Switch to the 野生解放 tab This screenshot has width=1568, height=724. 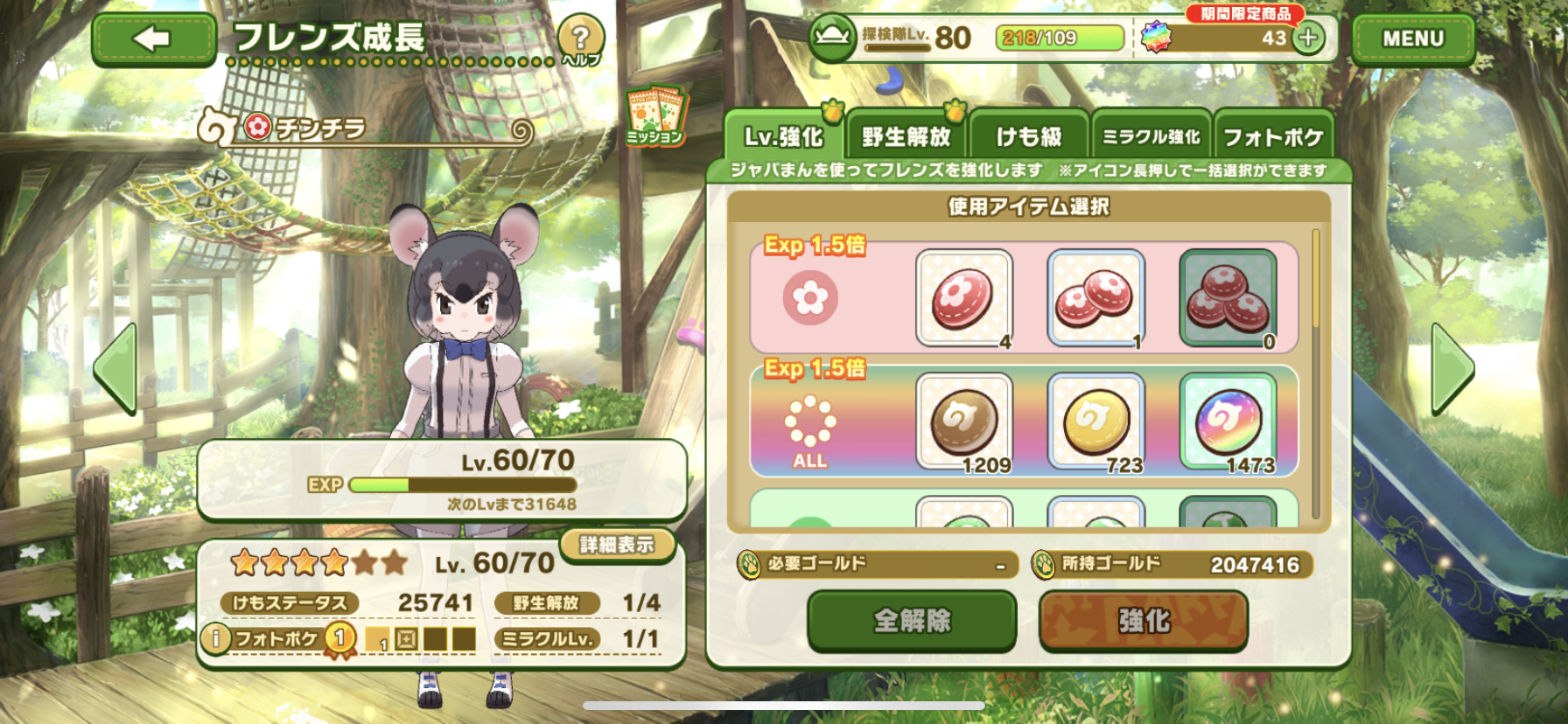(906, 137)
